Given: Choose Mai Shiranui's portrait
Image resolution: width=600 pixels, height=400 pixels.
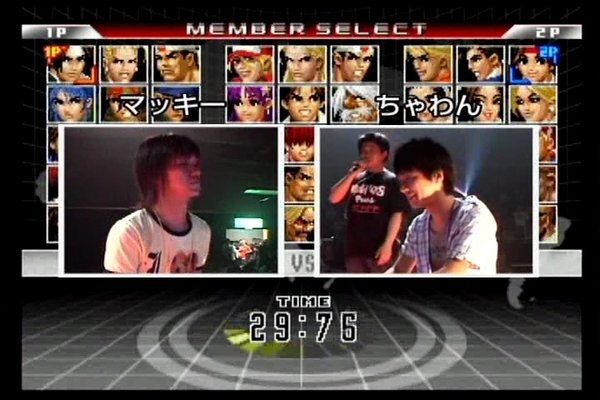Looking at the screenshot, I should click(x=480, y=103).
